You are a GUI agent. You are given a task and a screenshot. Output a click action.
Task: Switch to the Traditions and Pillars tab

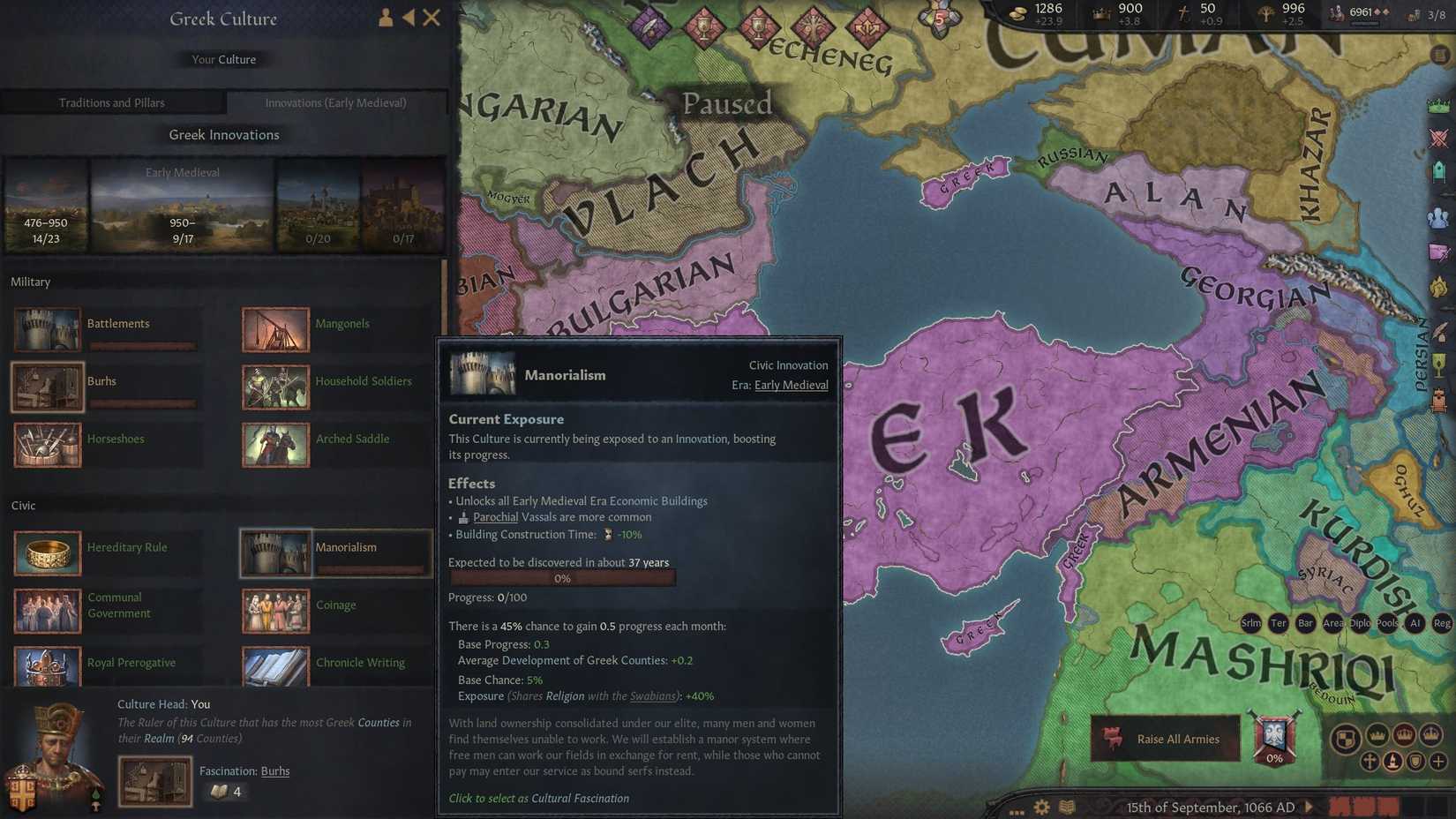pyautogui.click(x=113, y=102)
